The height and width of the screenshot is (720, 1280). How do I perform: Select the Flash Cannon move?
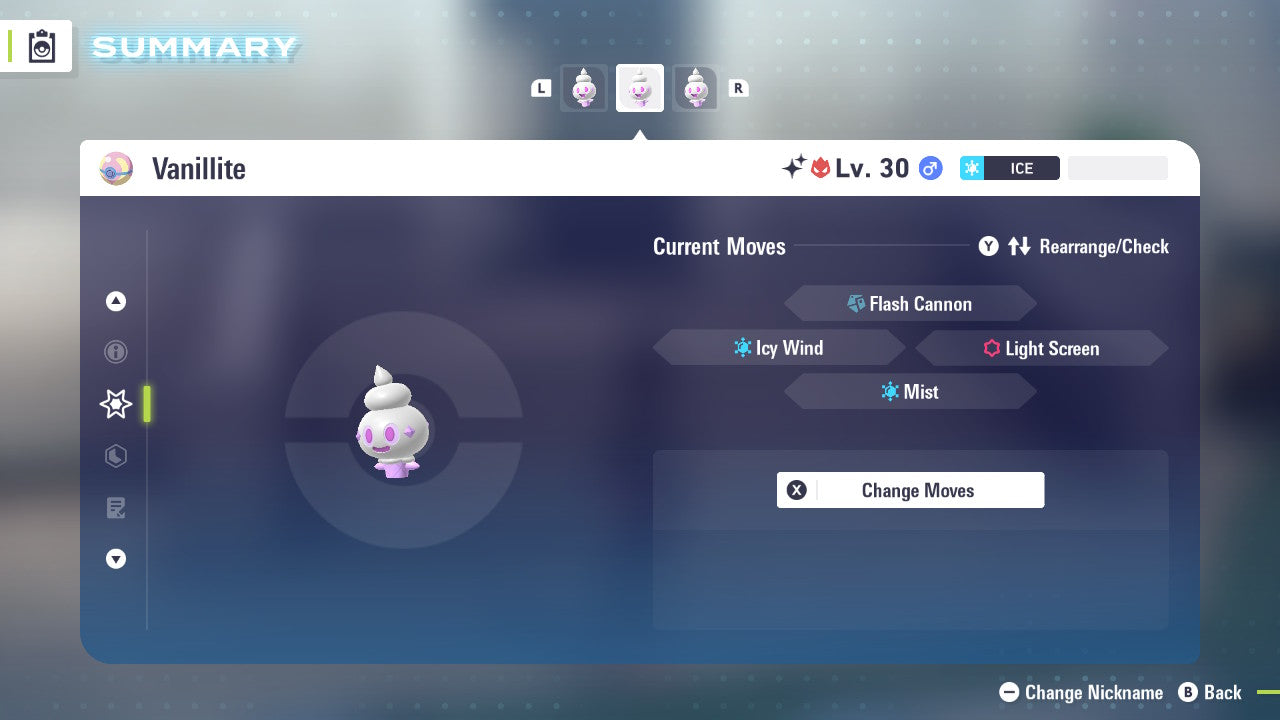(910, 303)
